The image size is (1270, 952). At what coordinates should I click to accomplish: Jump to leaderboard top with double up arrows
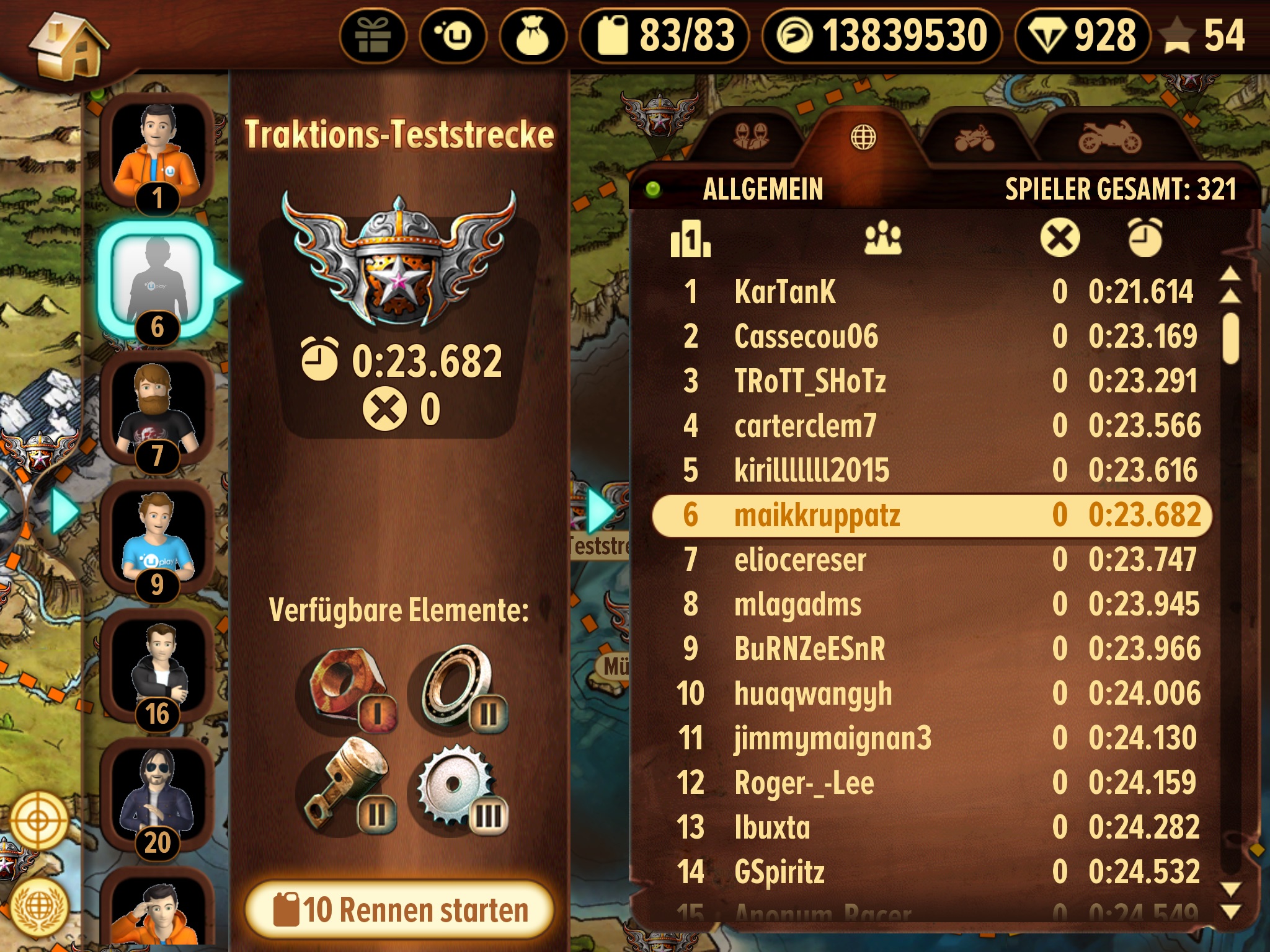click(x=1230, y=284)
